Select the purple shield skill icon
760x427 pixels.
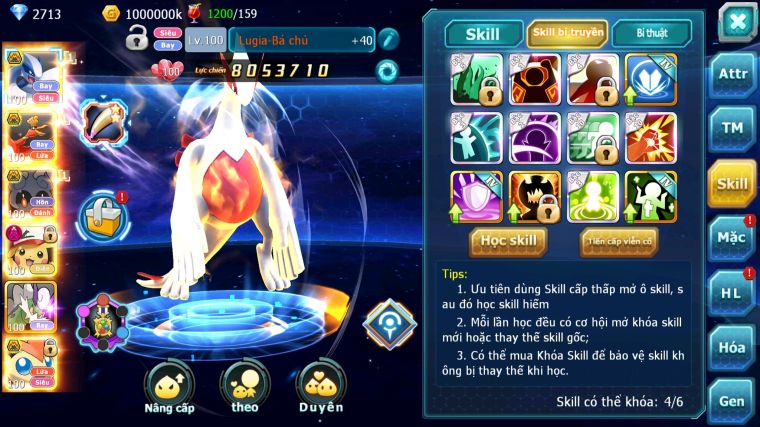(x=476, y=196)
